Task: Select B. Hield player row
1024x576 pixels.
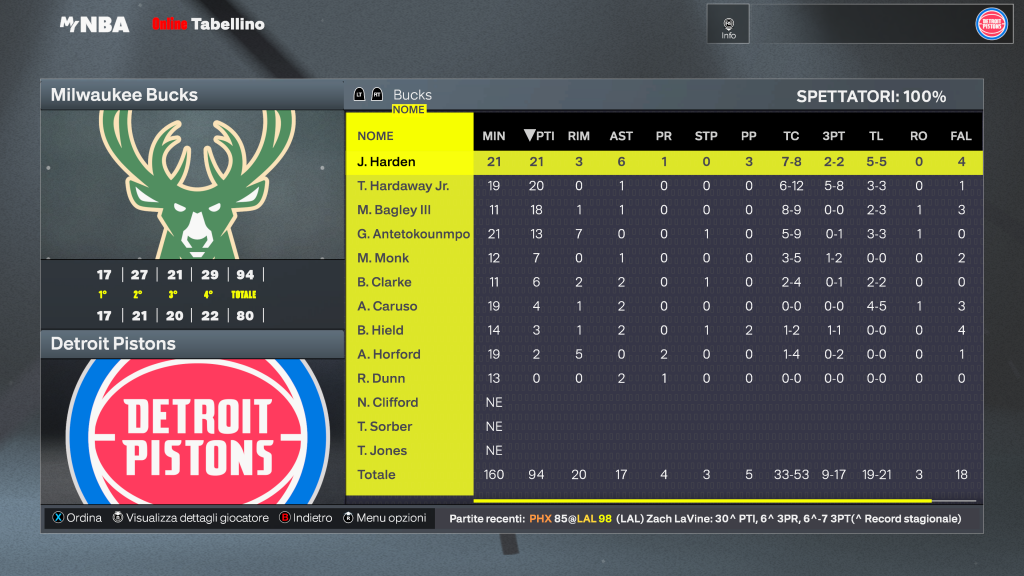Action: tap(381, 330)
